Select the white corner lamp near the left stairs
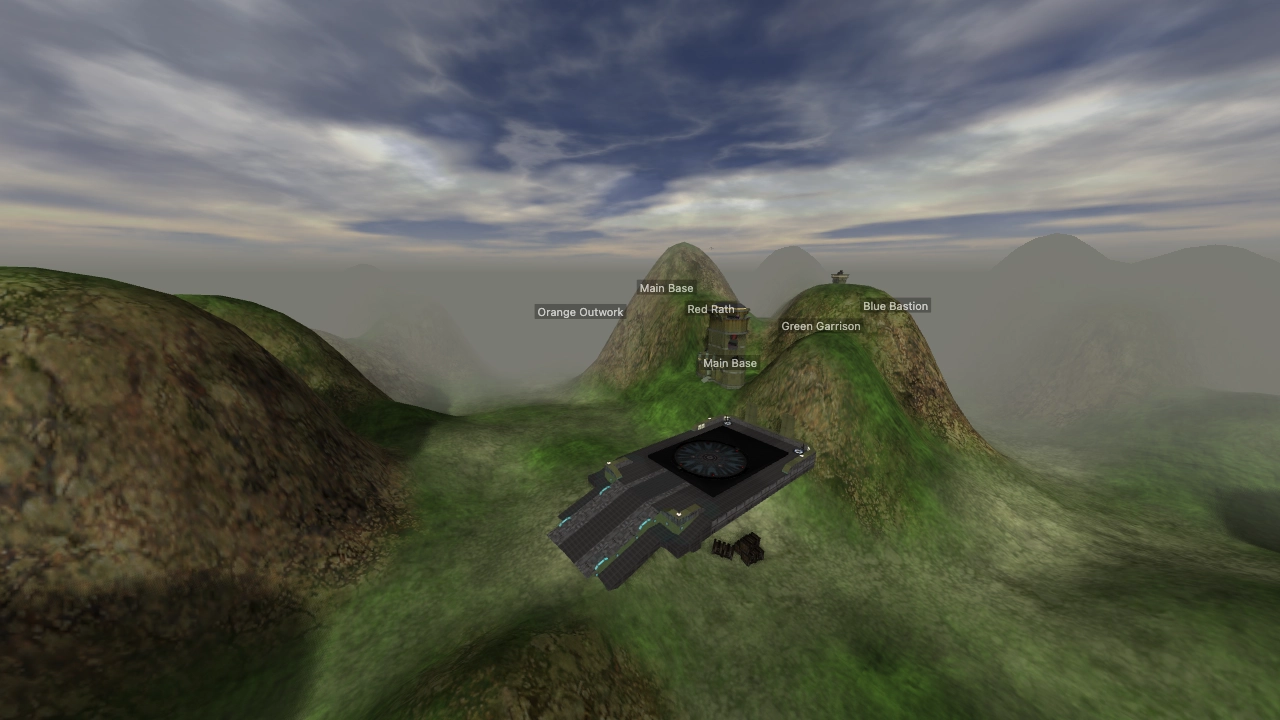1280x720 pixels. [609, 461]
